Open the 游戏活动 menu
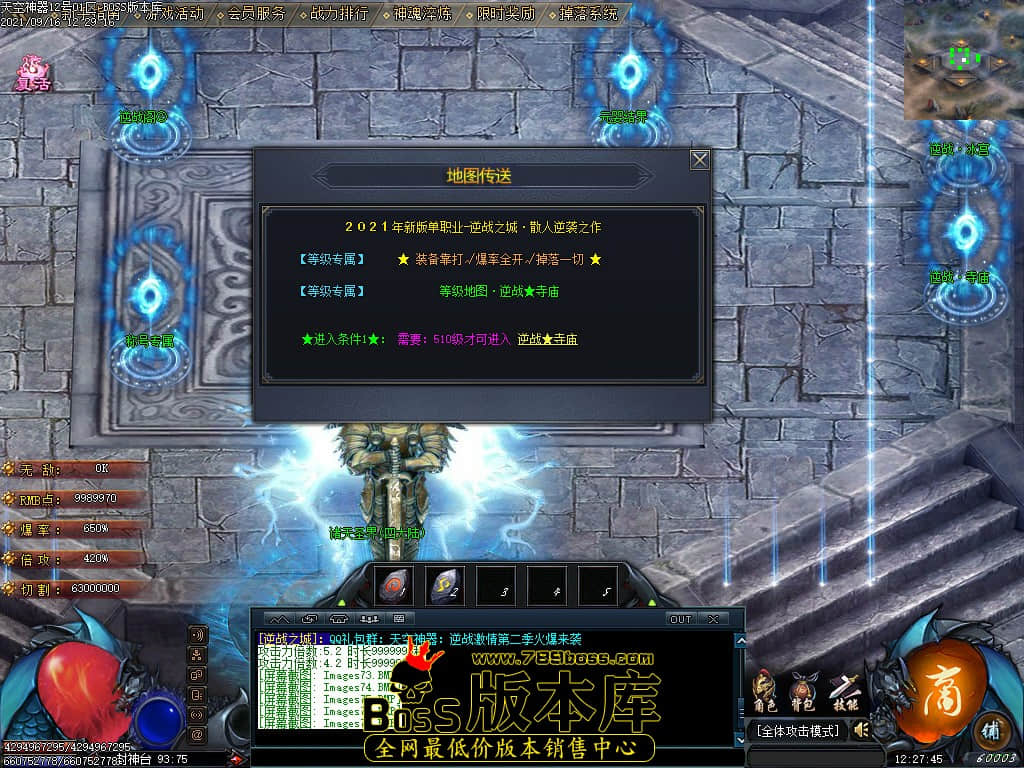Image resolution: width=1024 pixels, height=768 pixels. (x=174, y=14)
